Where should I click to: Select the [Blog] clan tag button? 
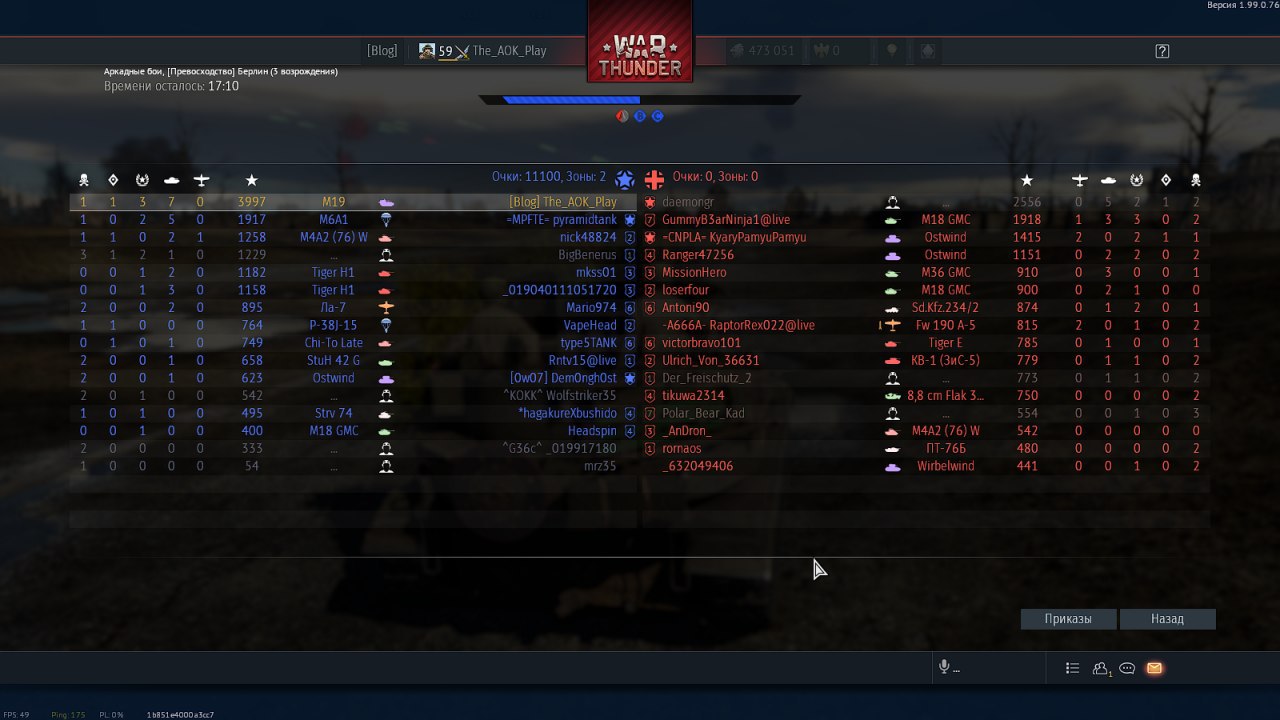[382, 51]
